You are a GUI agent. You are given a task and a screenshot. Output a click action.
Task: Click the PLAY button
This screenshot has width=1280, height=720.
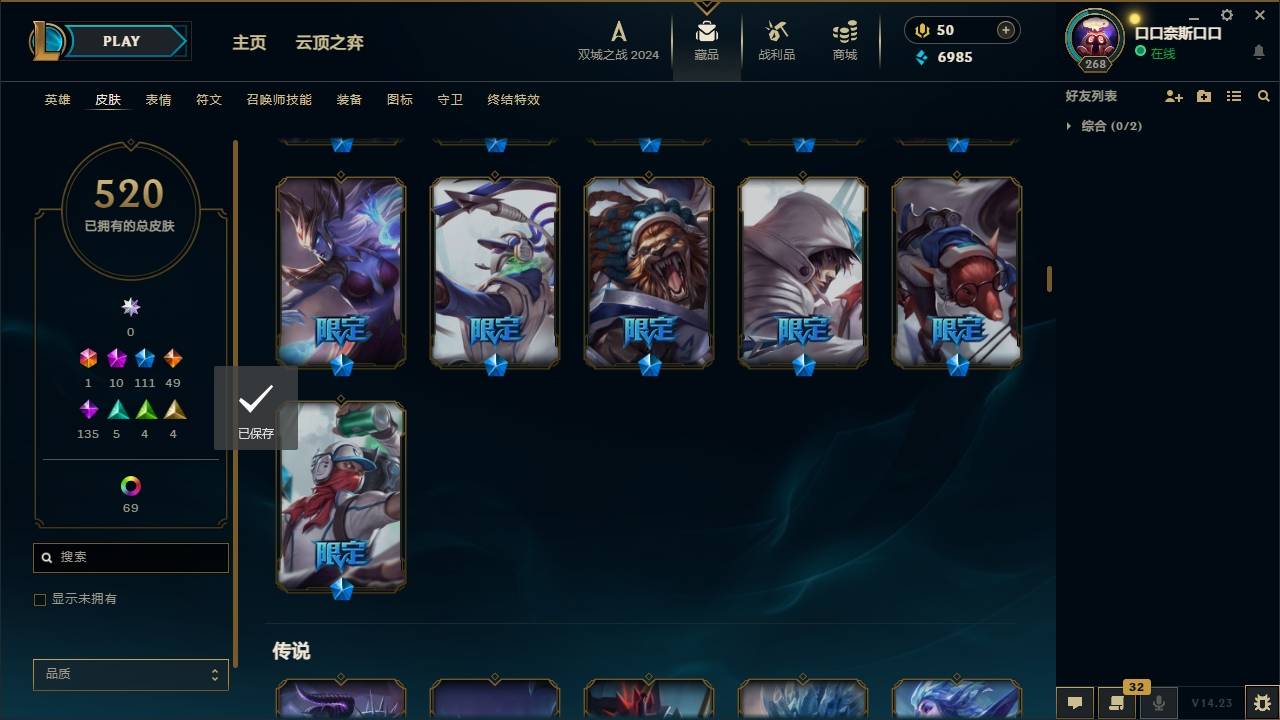(x=121, y=41)
